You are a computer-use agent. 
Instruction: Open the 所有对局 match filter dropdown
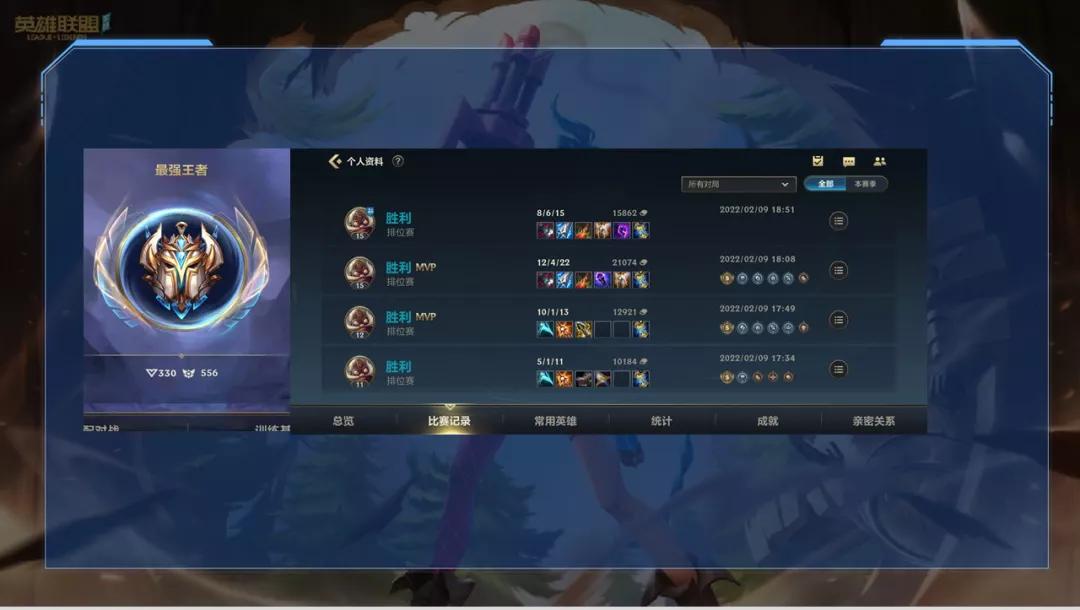pos(738,184)
